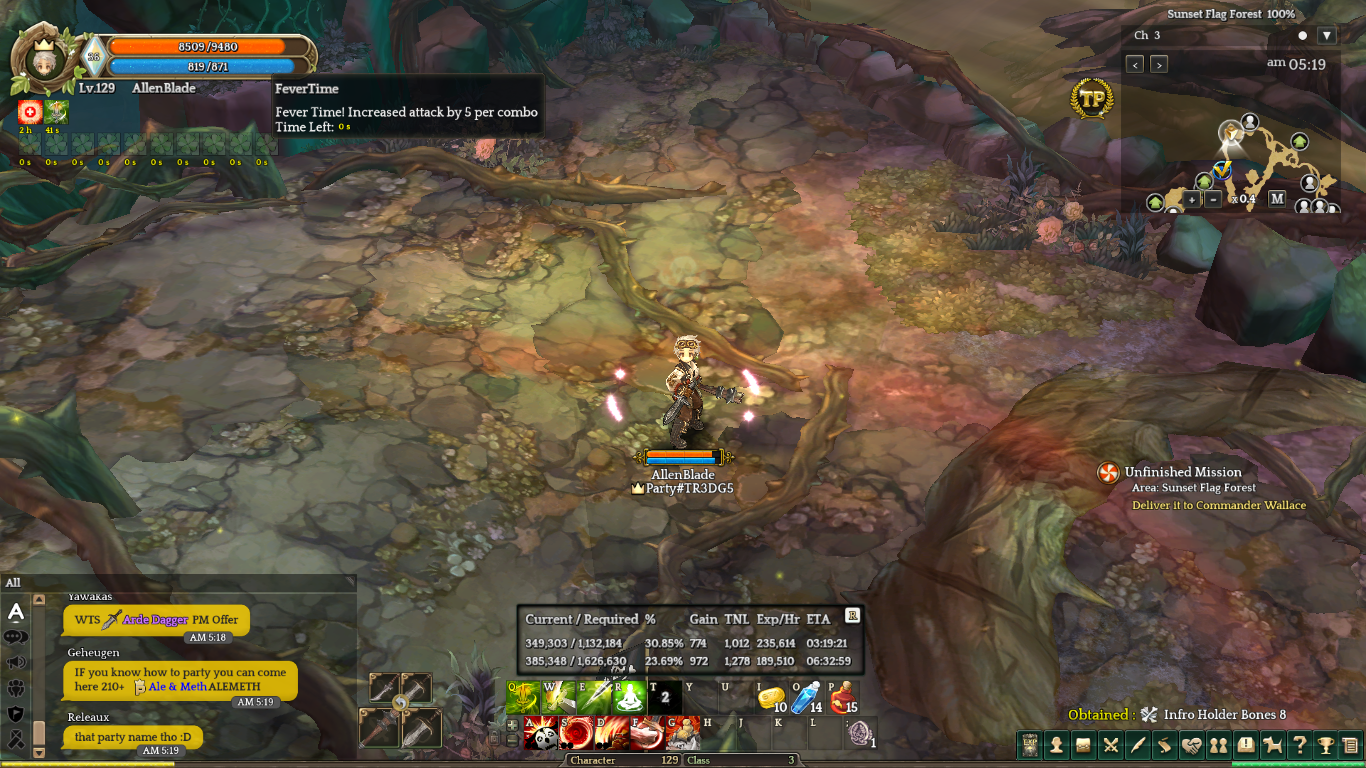Open the help question mark icon
The width and height of the screenshot is (1366, 768).
click(1299, 745)
